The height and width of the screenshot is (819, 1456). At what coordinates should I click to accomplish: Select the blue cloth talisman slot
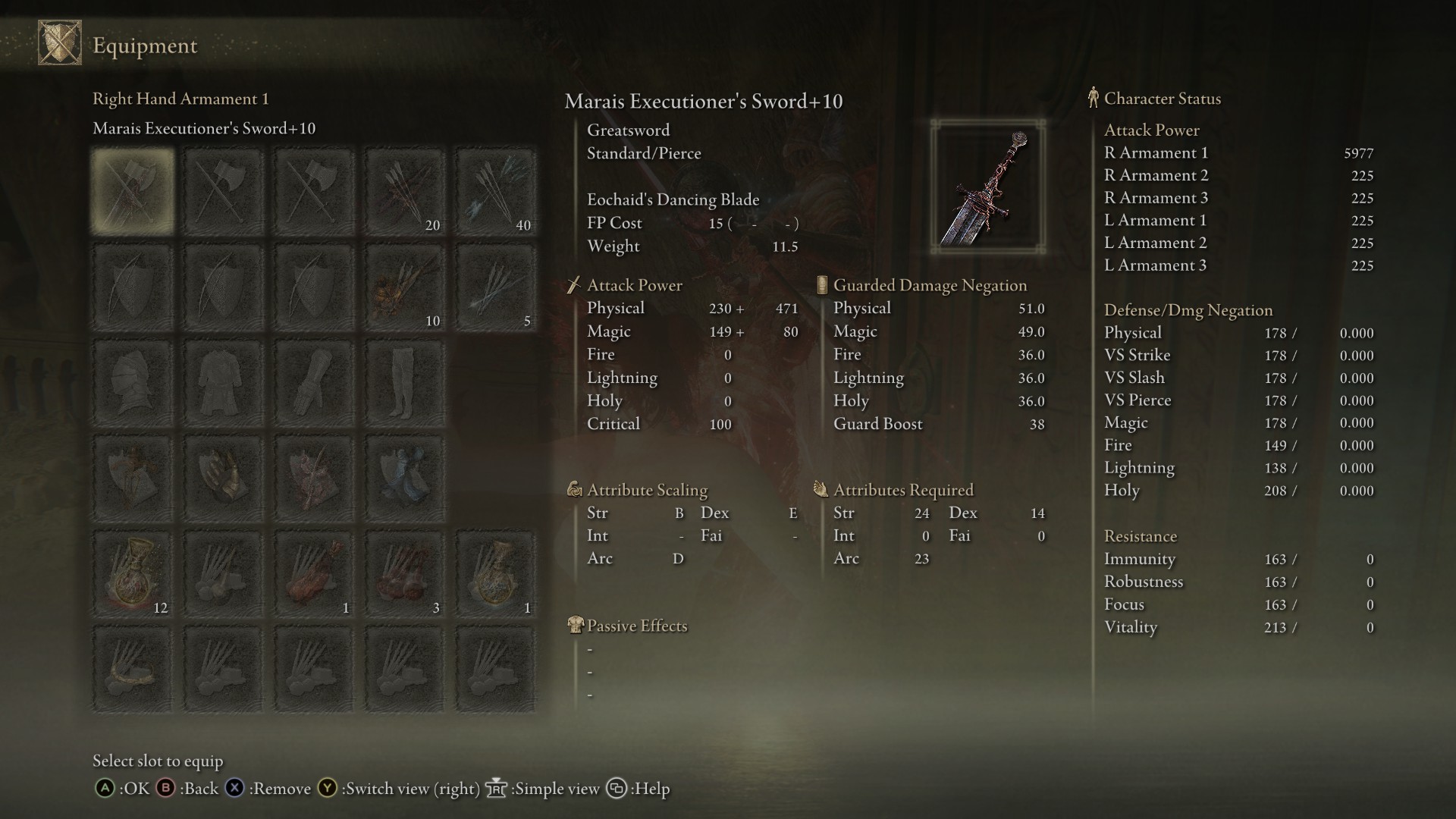tap(405, 479)
